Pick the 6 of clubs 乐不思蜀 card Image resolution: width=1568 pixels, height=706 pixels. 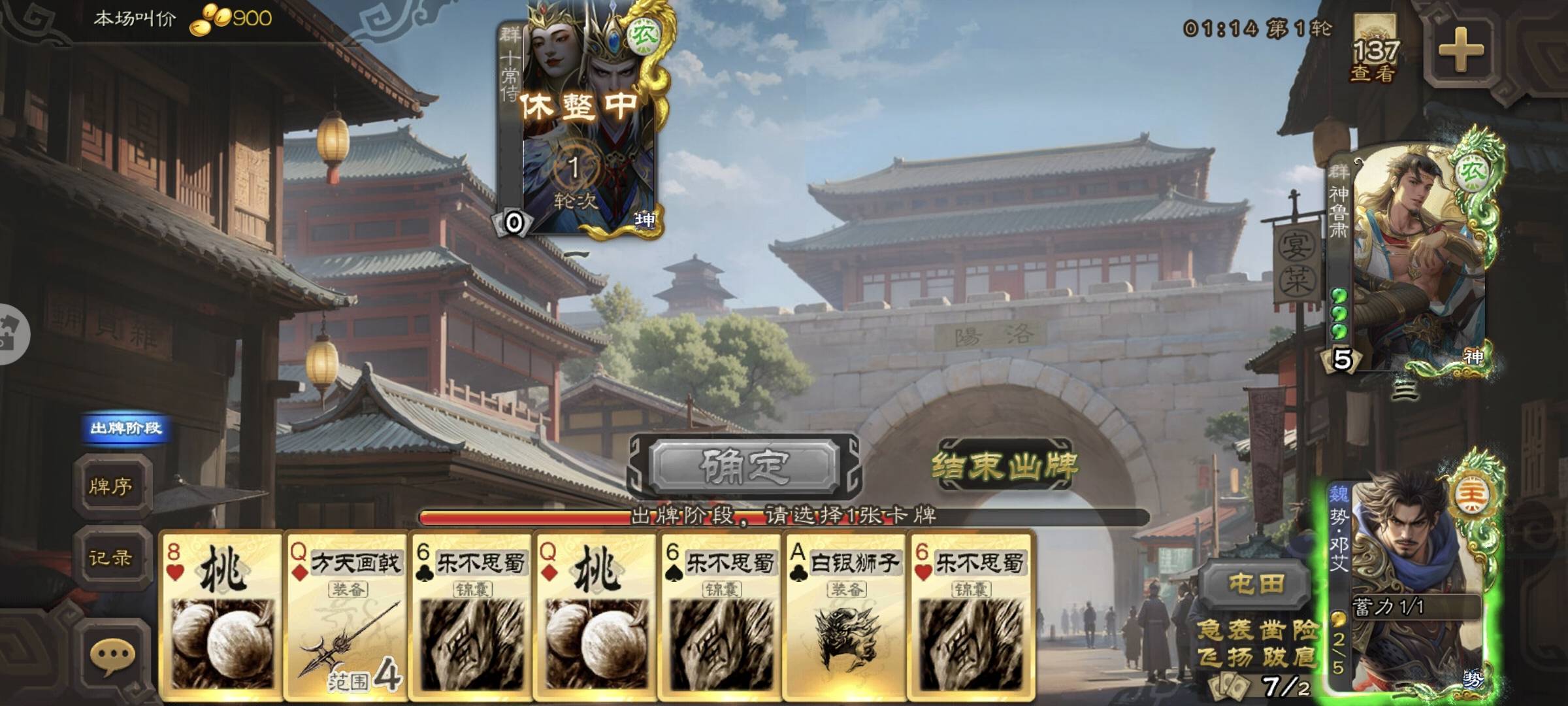tap(471, 614)
